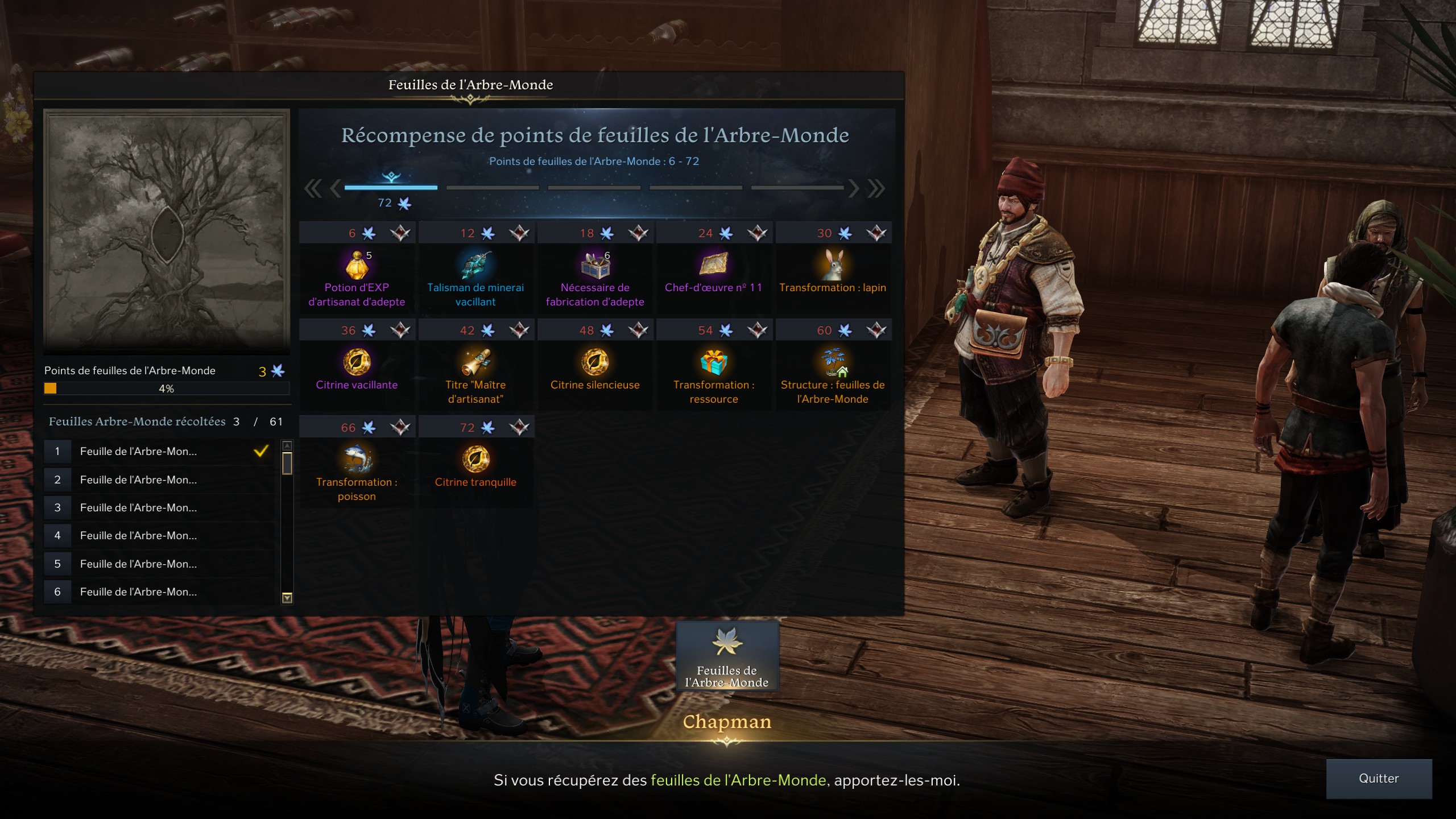Screen dimensions: 1456x819
Task: Select the Citrine tranquille reward
Action: tap(476, 460)
